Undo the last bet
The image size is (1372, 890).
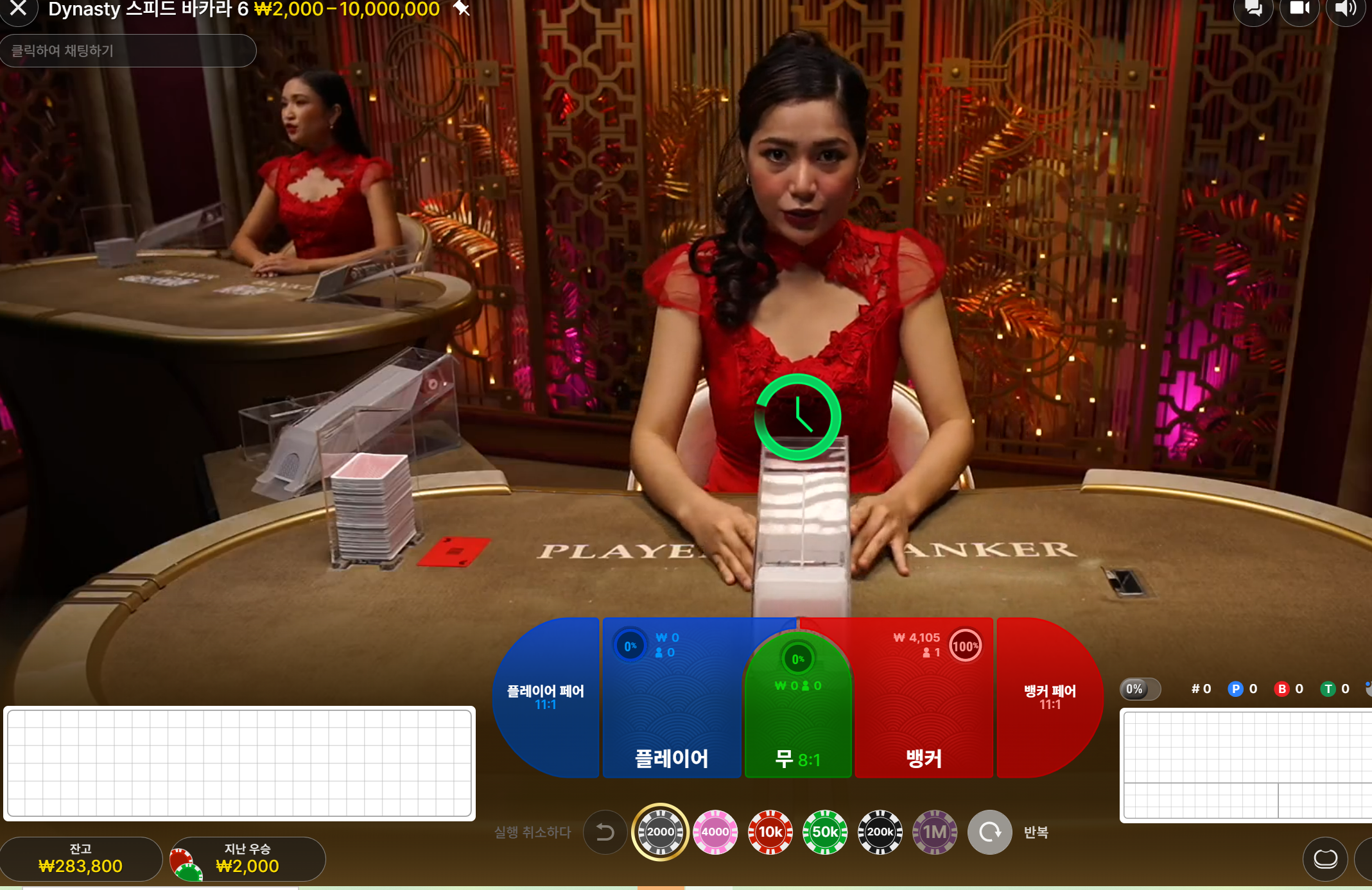click(x=605, y=832)
